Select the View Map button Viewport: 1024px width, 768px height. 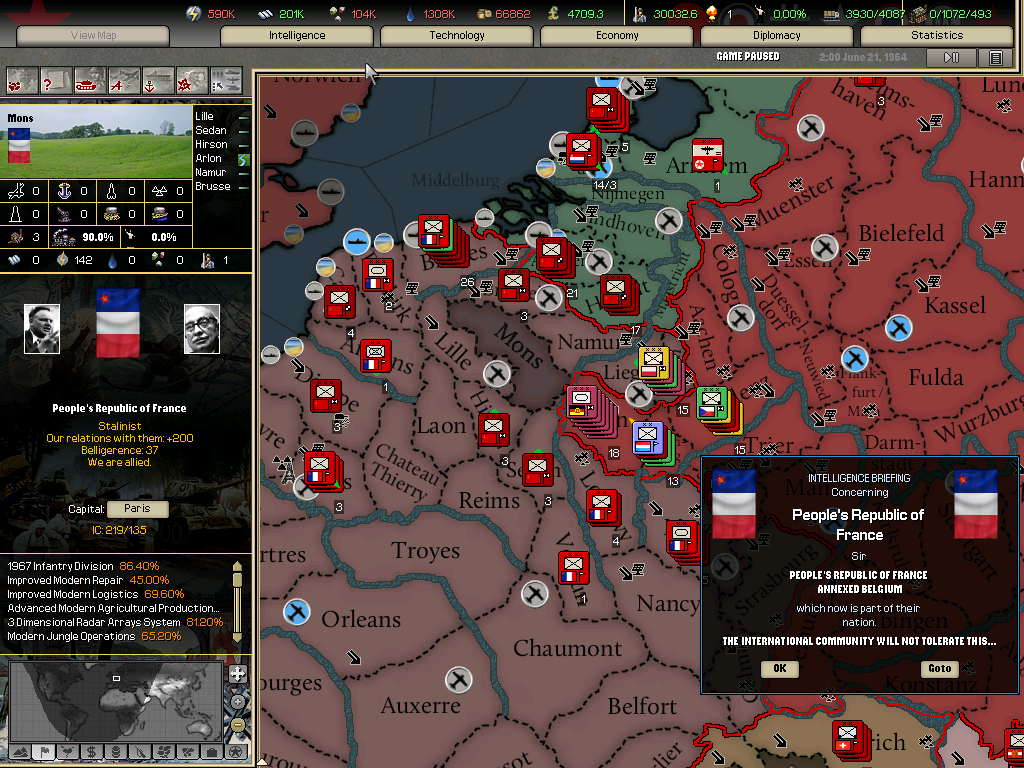[94, 36]
